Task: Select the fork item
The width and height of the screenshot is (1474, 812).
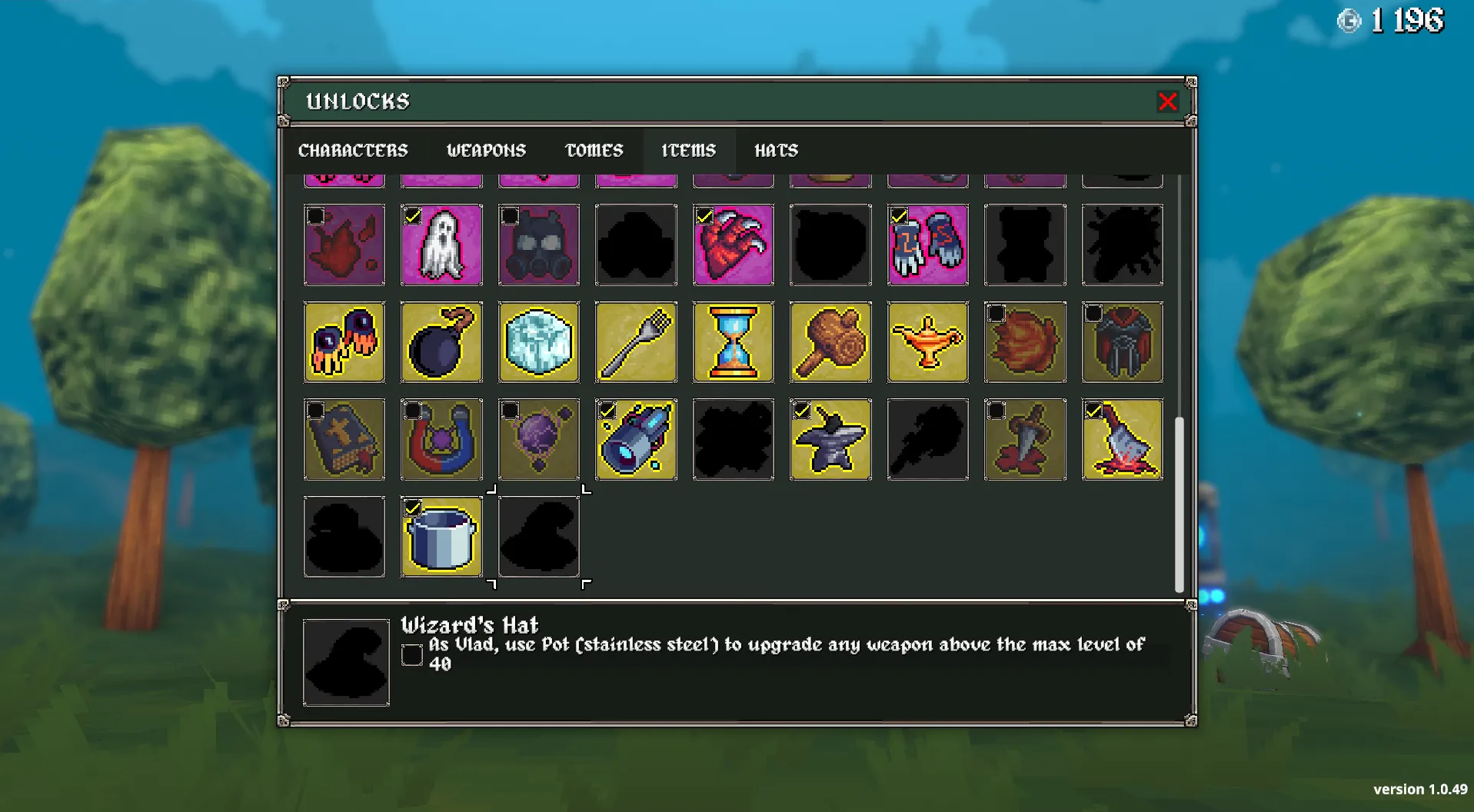Action: tap(636, 342)
